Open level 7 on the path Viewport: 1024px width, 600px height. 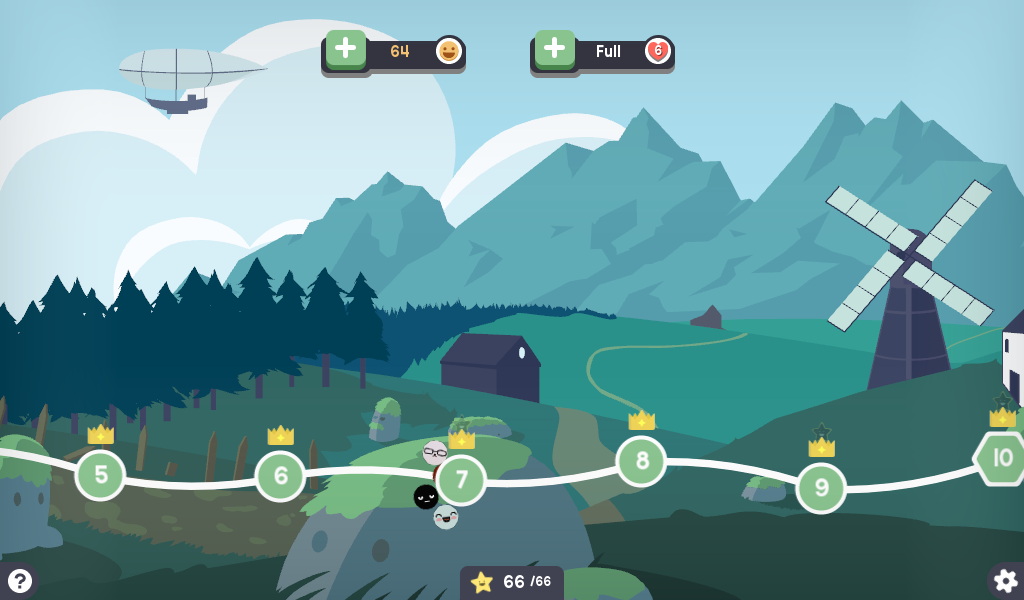[x=461, y=480]
